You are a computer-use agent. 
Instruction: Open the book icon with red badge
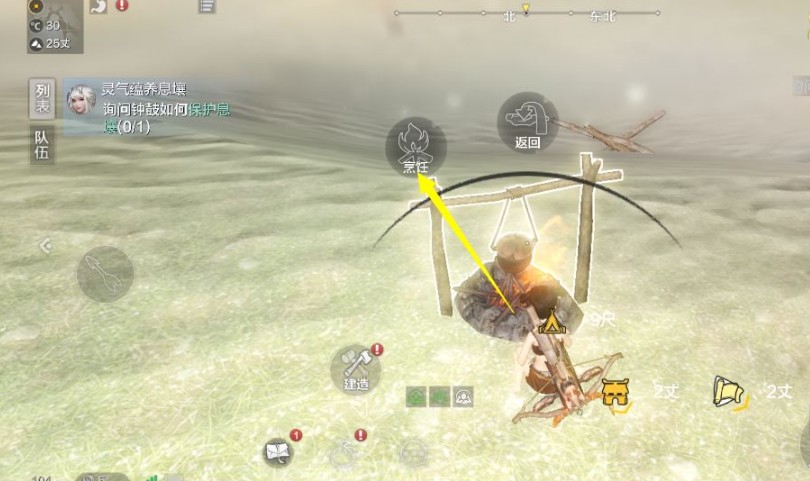pos(279,452)
